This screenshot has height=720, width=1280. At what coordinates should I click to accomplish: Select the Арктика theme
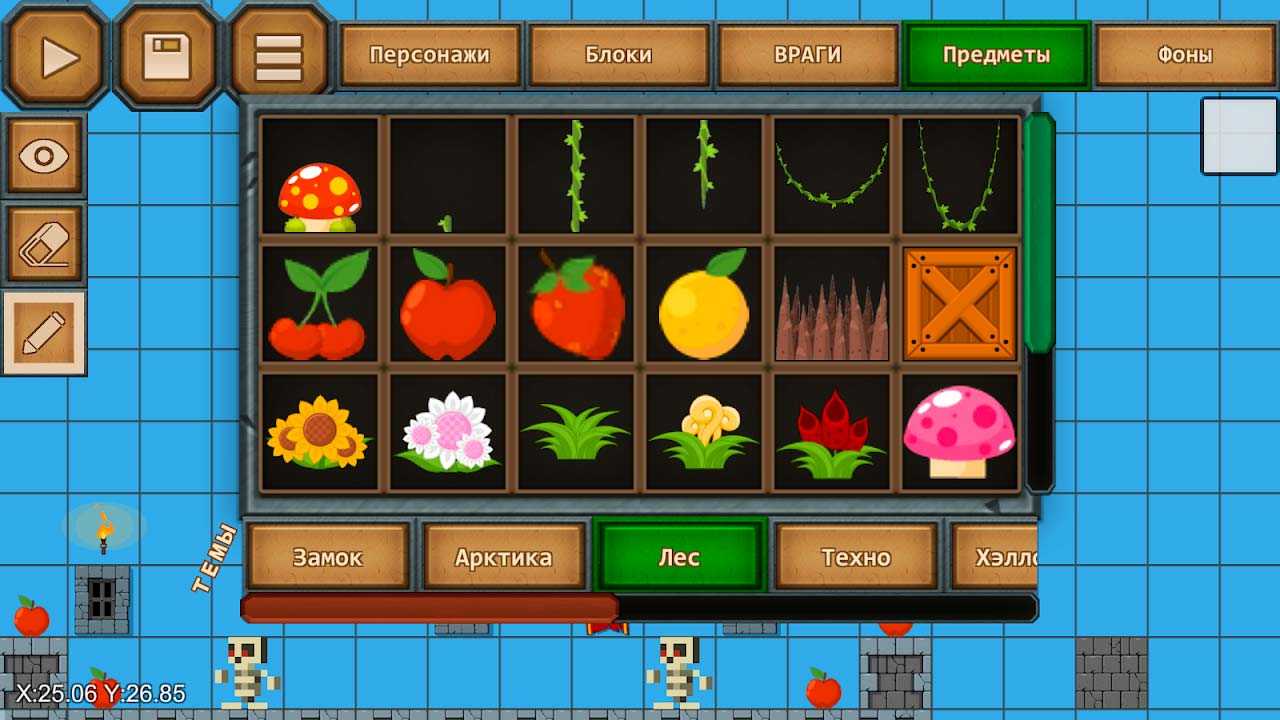tap(503, 557)
